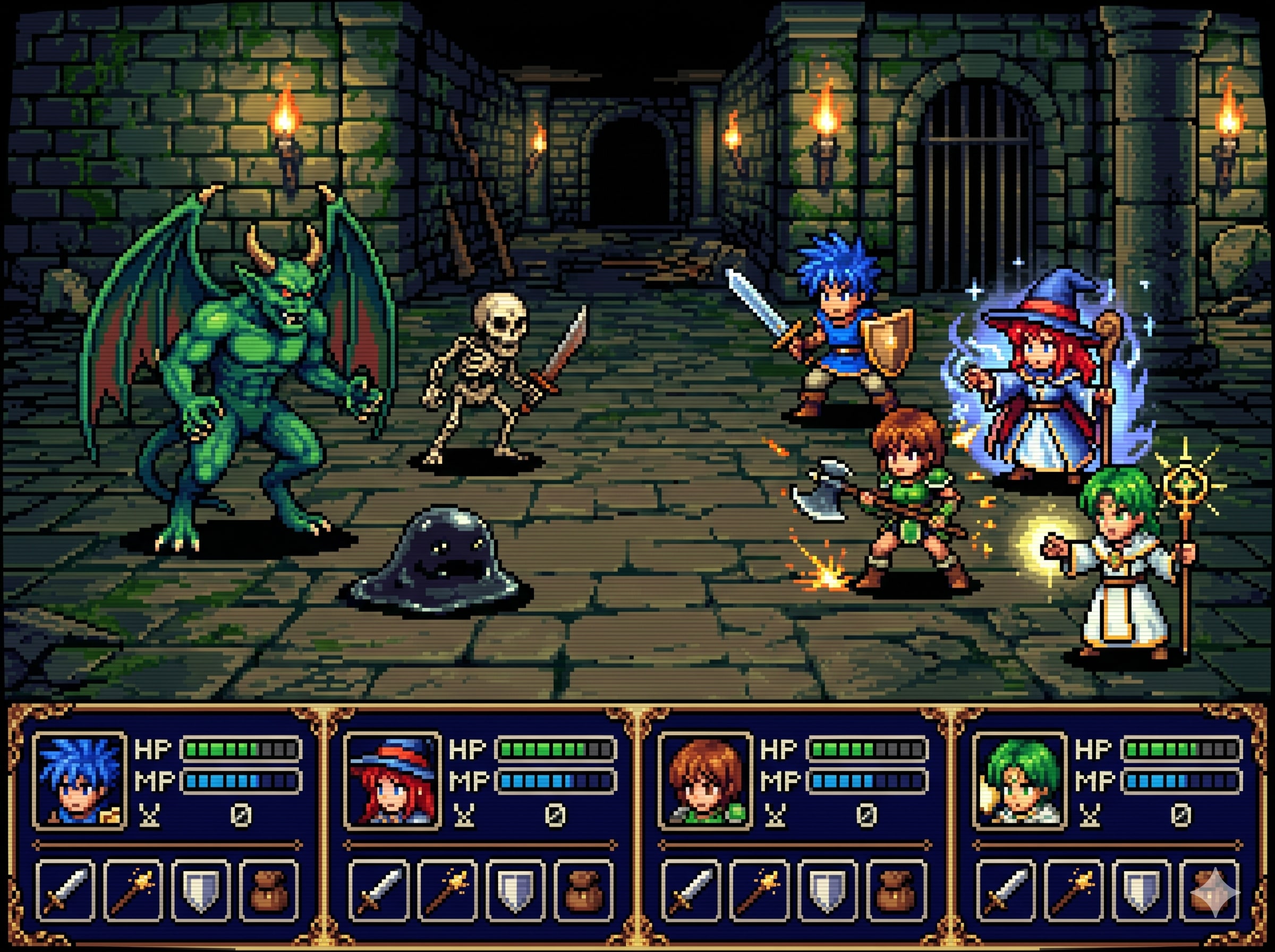Screen dimensions: 1275x952
Task: Activate the green-haired cleric's magic wand icon
Action: coord(1073,890)
